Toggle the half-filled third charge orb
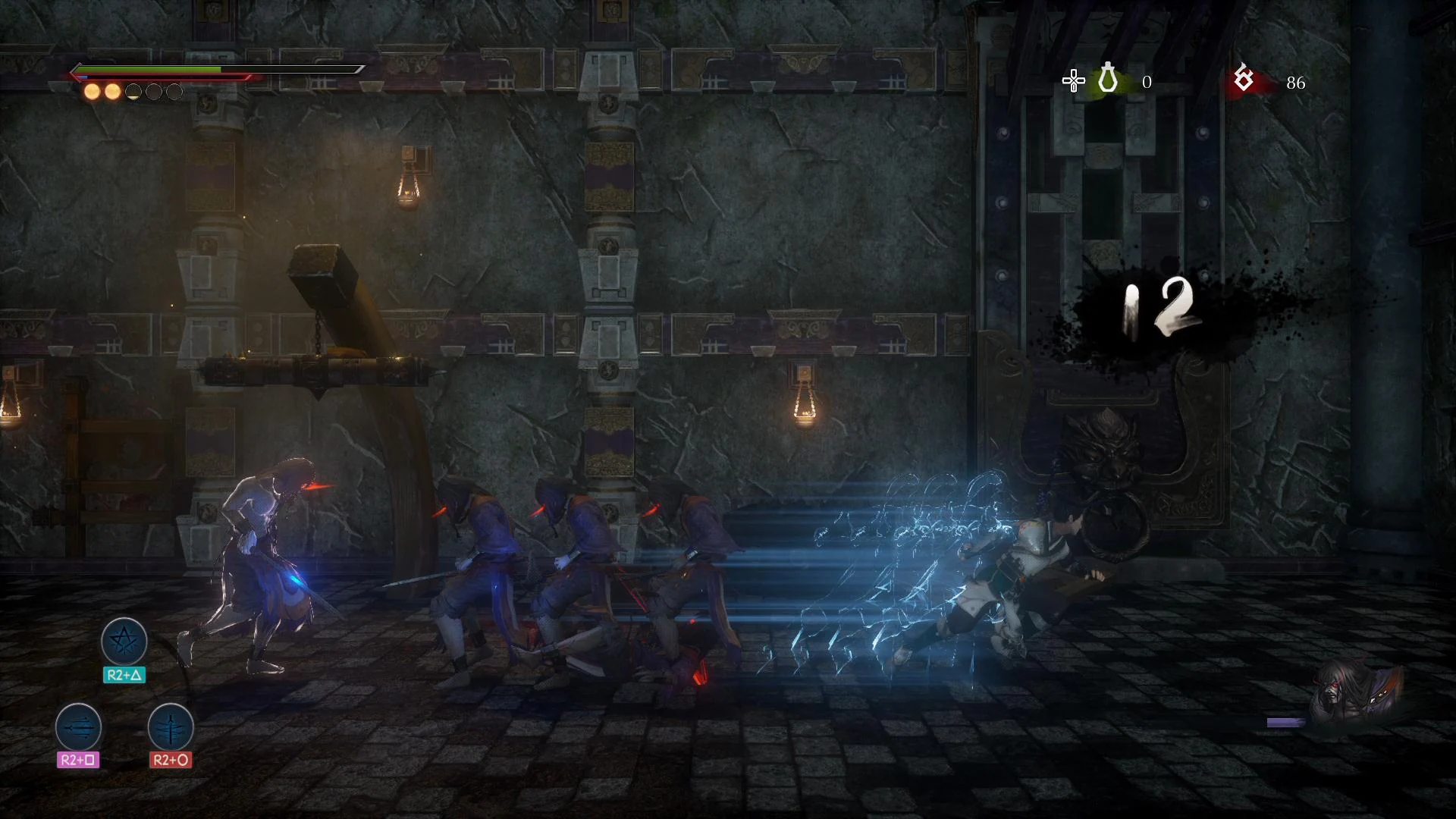1456x819 pixels. (x=133, y=92)
